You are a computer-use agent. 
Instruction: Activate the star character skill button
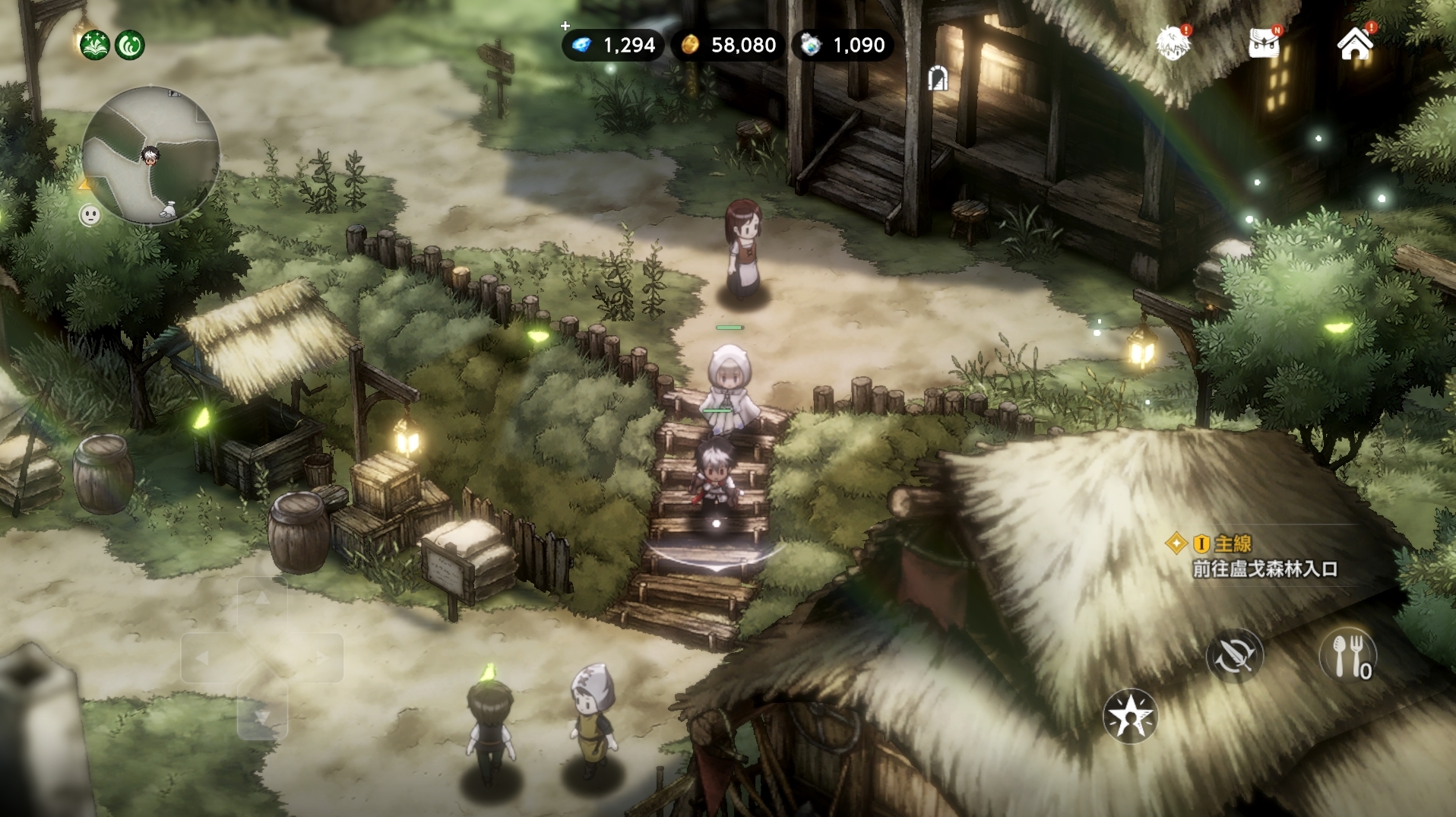(1130, 716)
